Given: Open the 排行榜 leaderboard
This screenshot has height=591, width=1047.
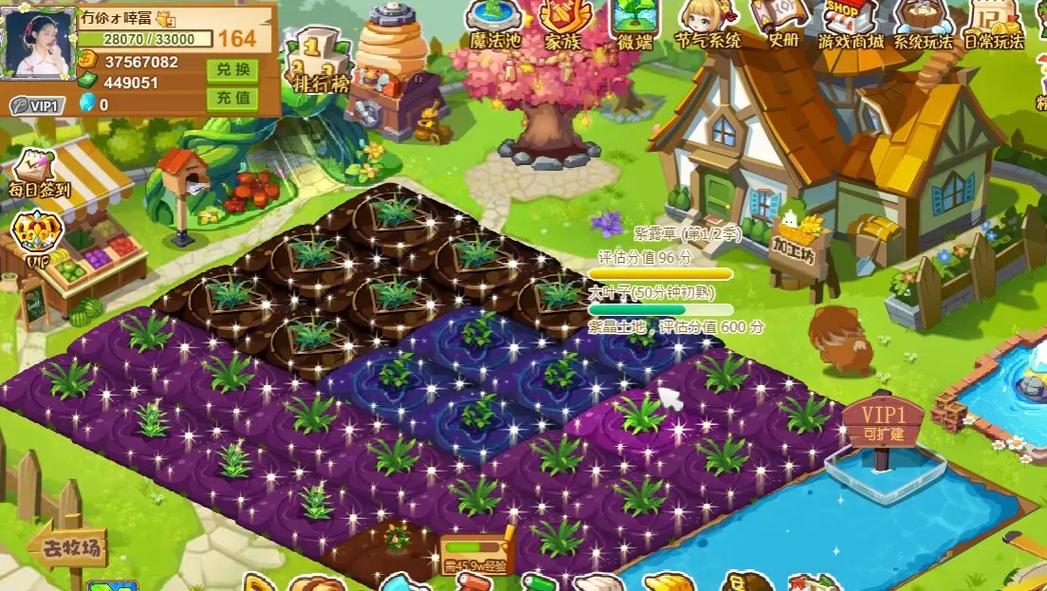Looking at the screenshot, I should 320,63.
